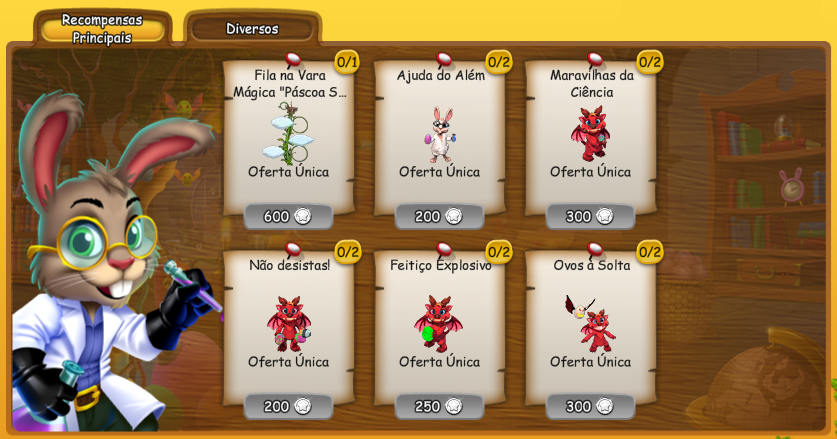Open the Diversos tab

tap(252, 29)
